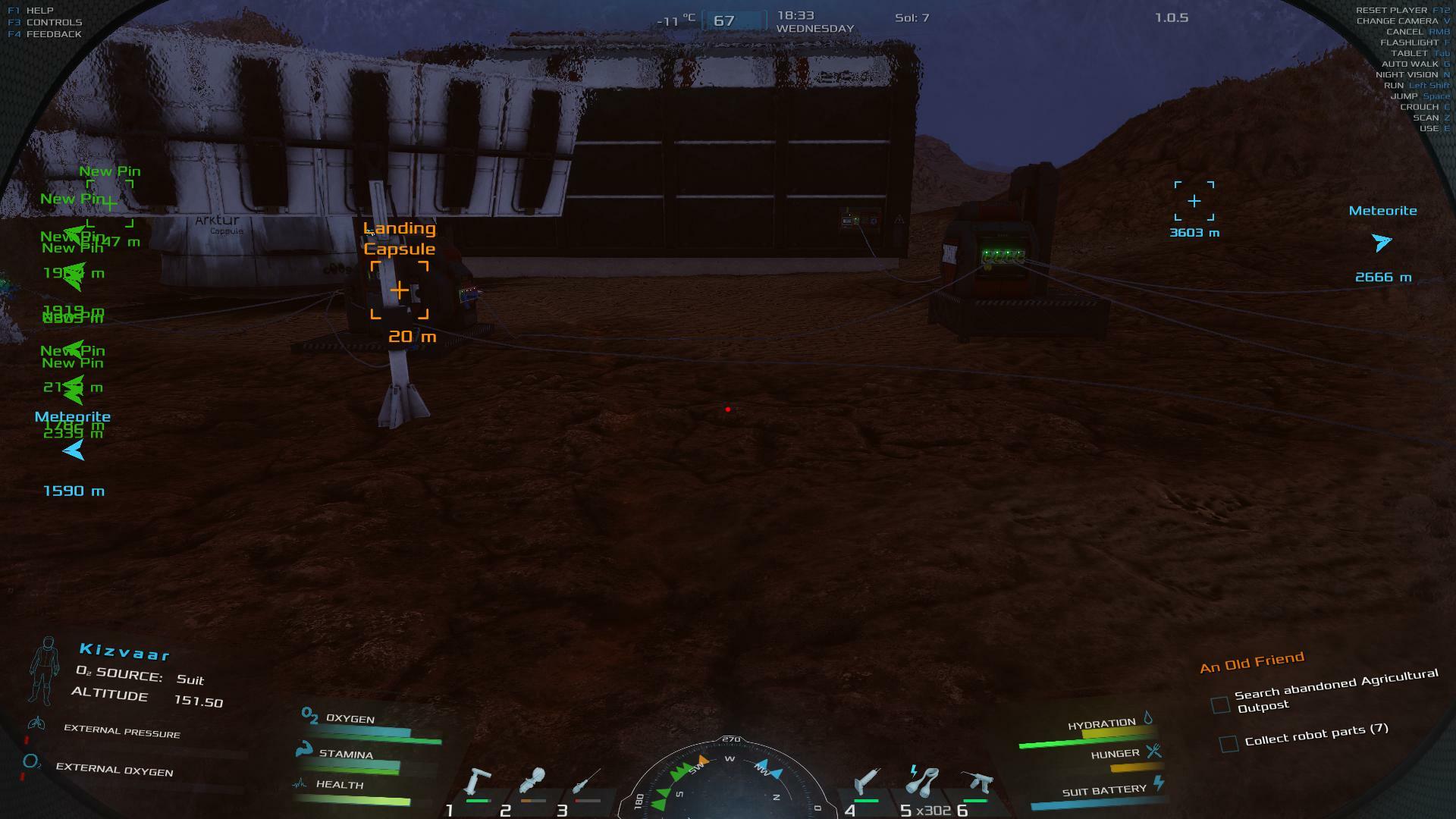This screenshot has height=819, width=1456.
Task: Tick the Search abandoned Agricultural Outpost checkbox
Action: (1220, 705)
